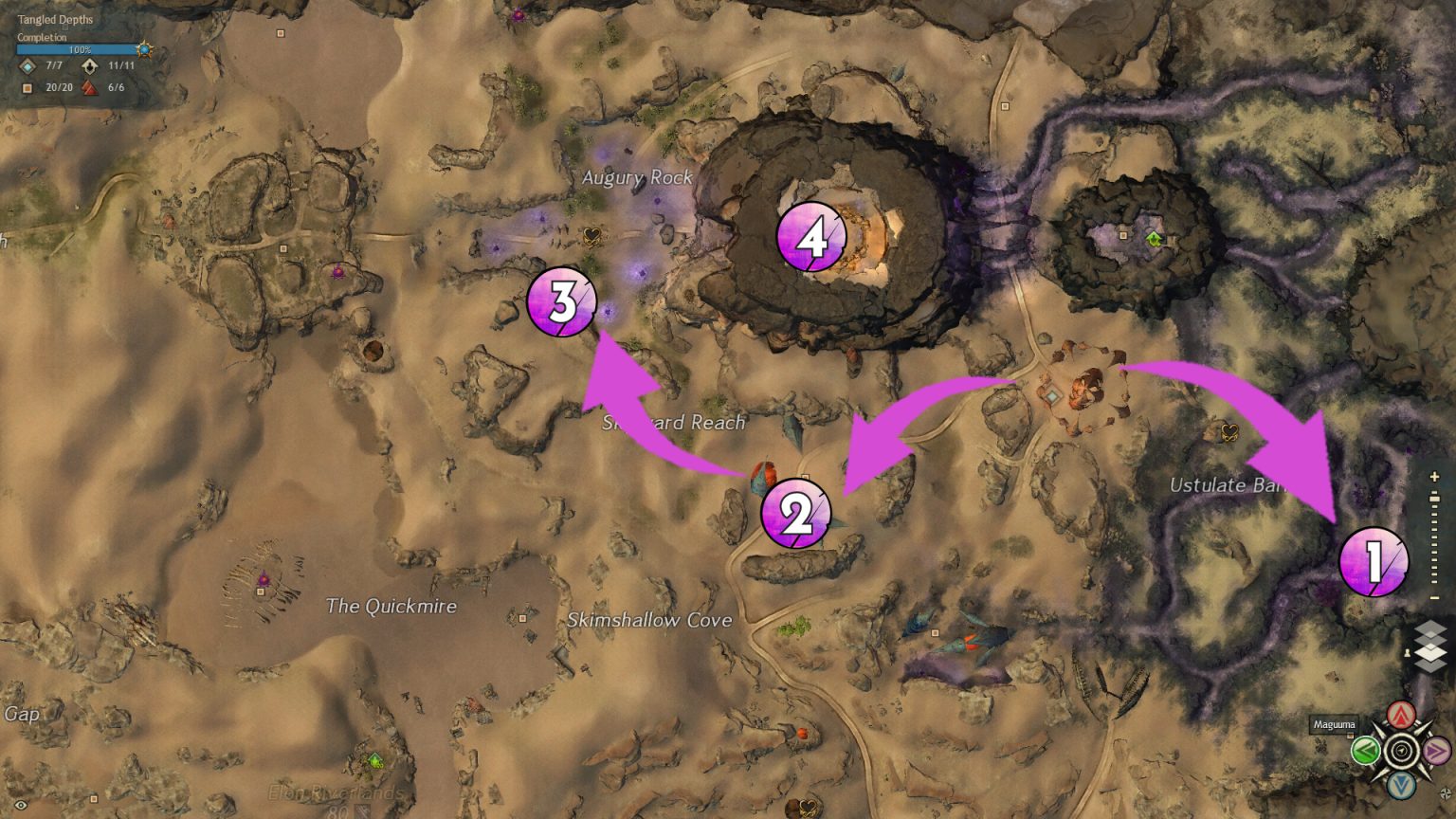1456x819 pixels.
Task: Select the orange point-of-interest icon showing 20/20
Action: (x=27, y=87)
